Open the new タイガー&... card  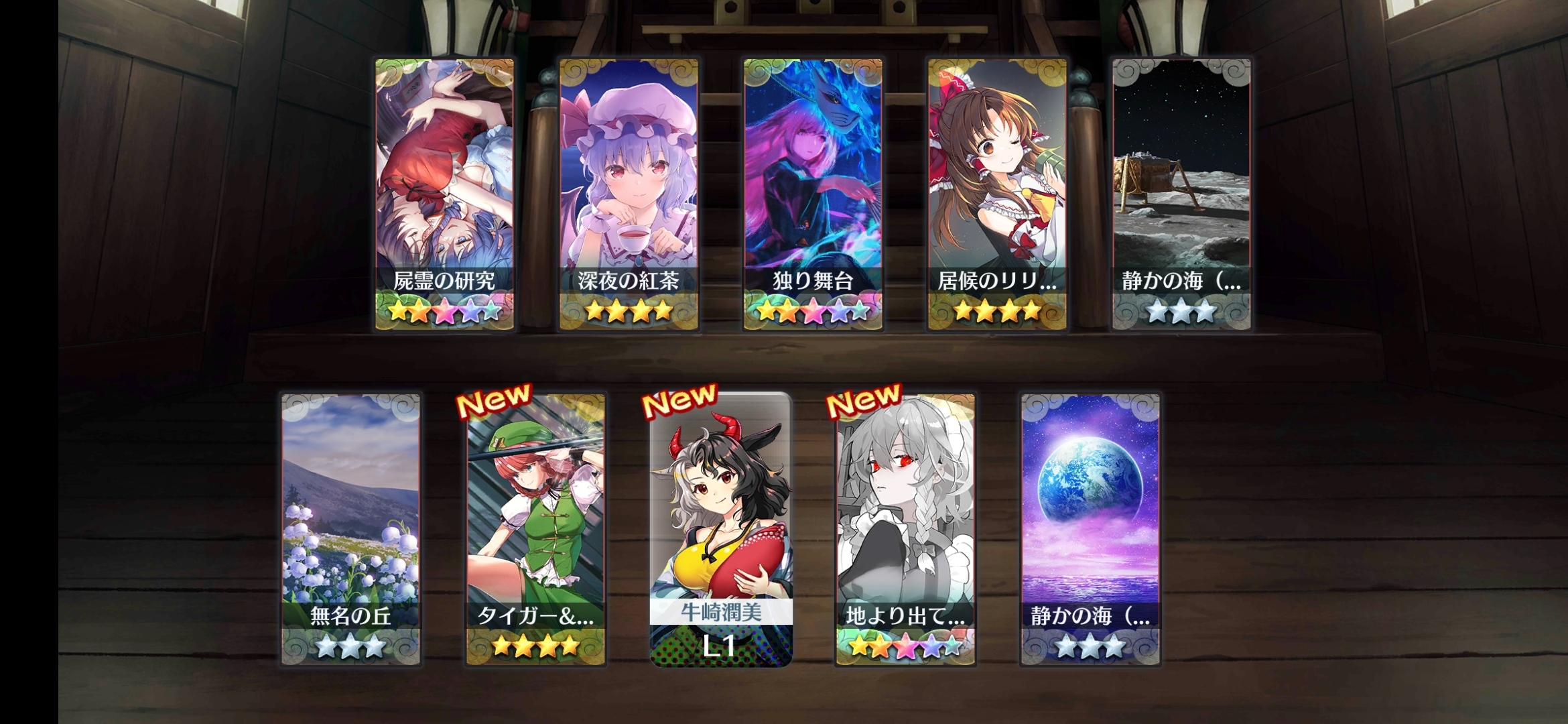(535, 530)
